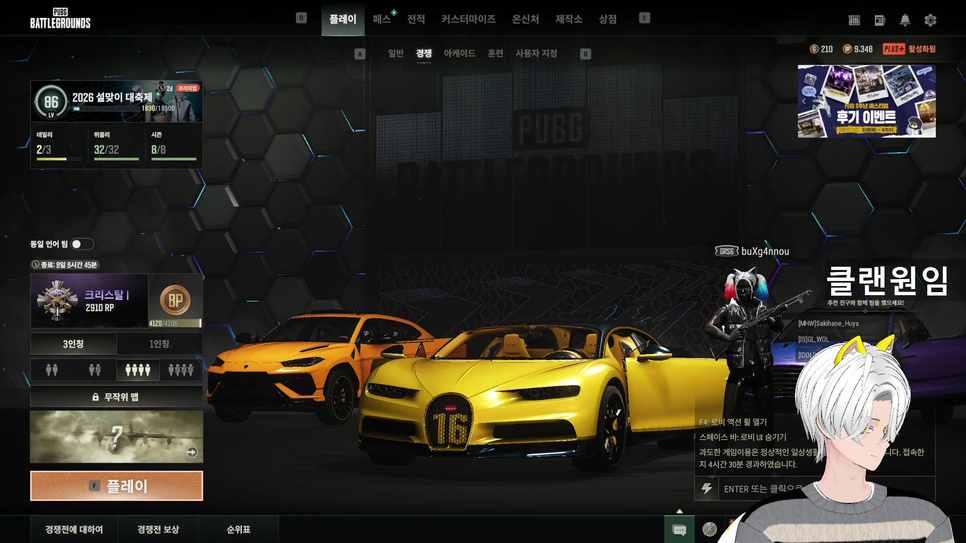Select the 1인칭 first-person perspective
This screenshot has height=543, width=966.
pyautogui.click(x=159, y=344)
